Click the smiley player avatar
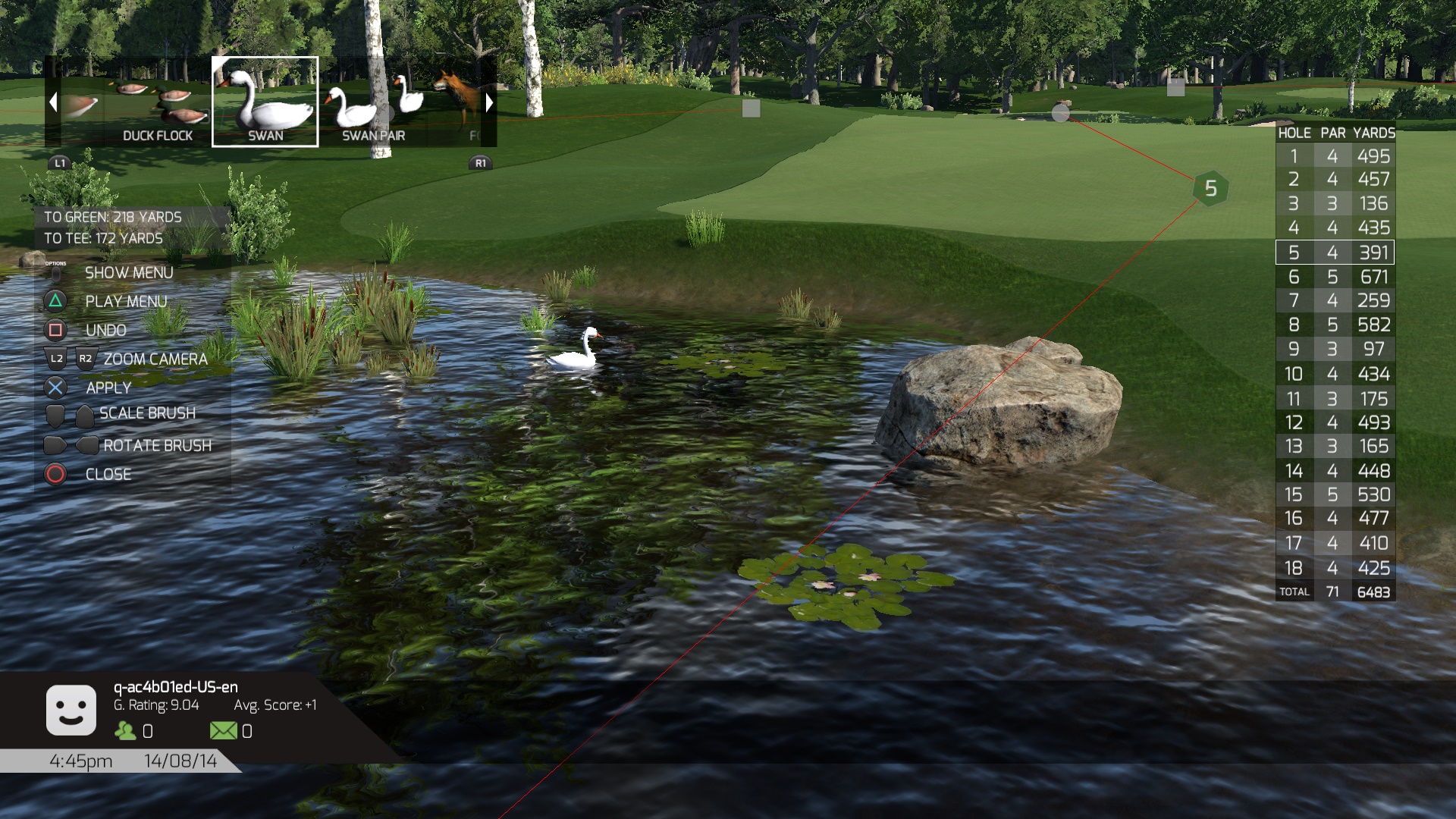The image size is (1456, 819). point(71,711)
